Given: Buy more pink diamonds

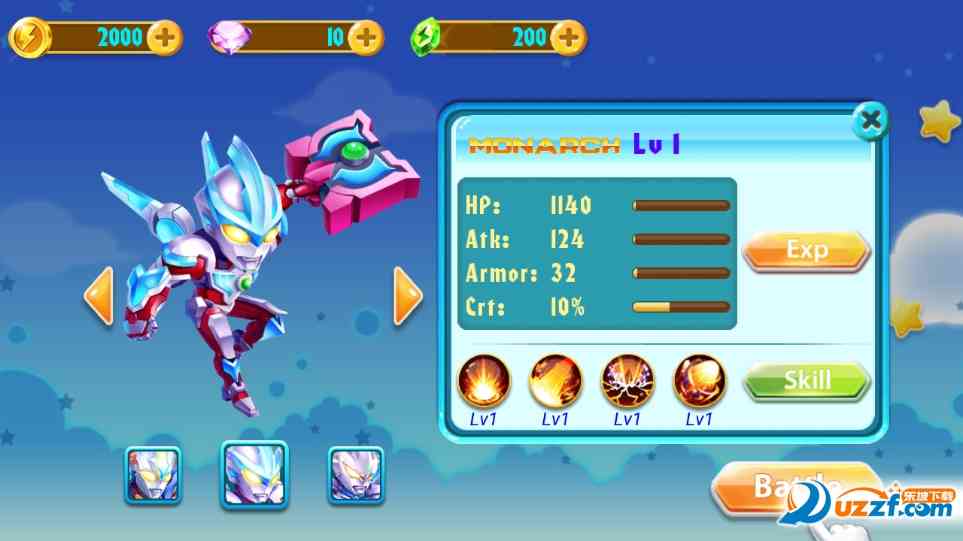Looking at the screenshot, I should (366, 38).
